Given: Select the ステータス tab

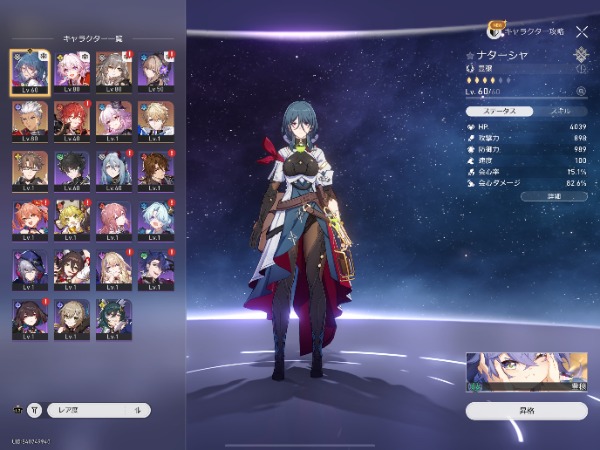Looking at the screenshot, I should tap(497, 111).
